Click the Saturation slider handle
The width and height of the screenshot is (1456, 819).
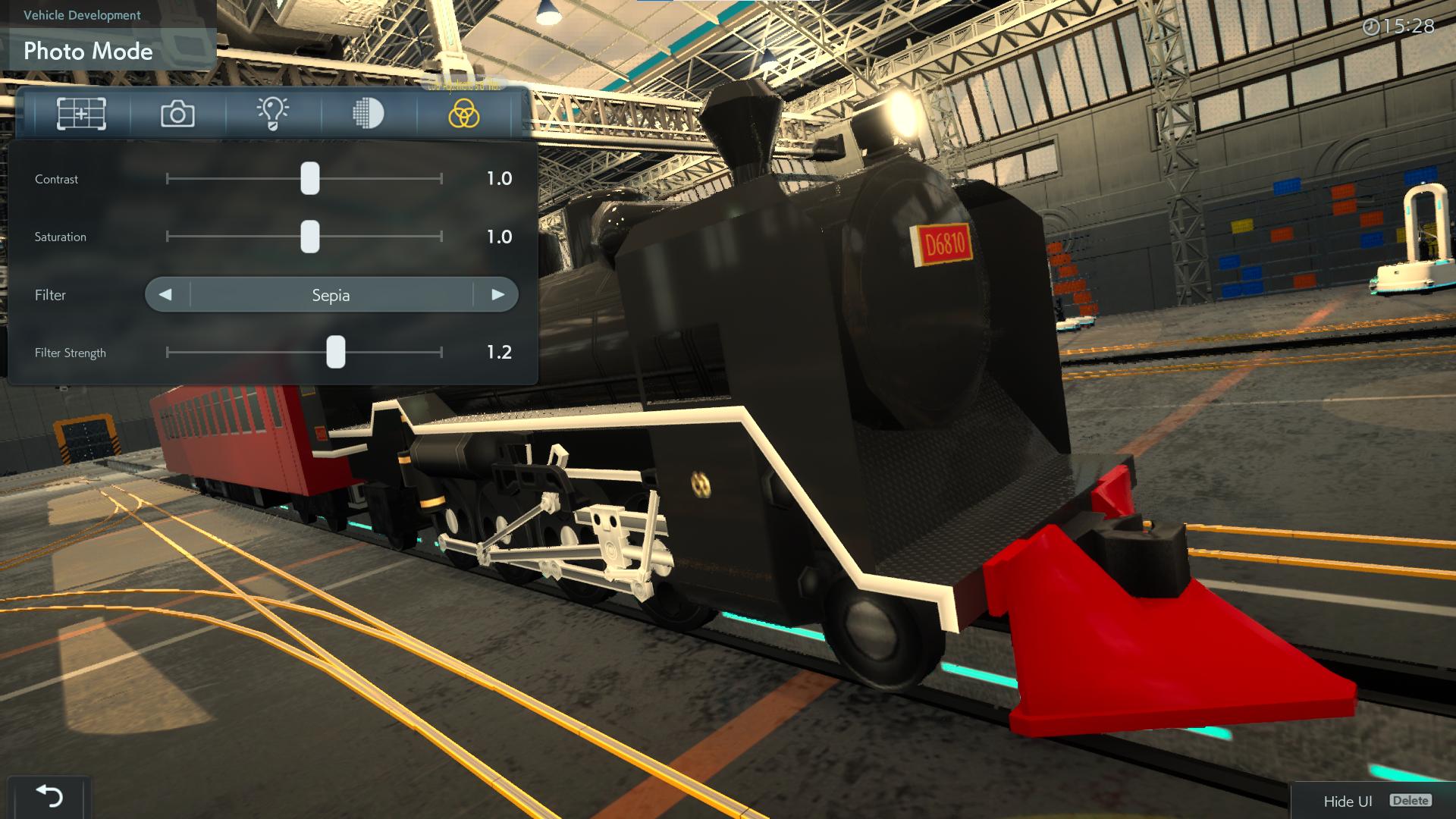309,237
